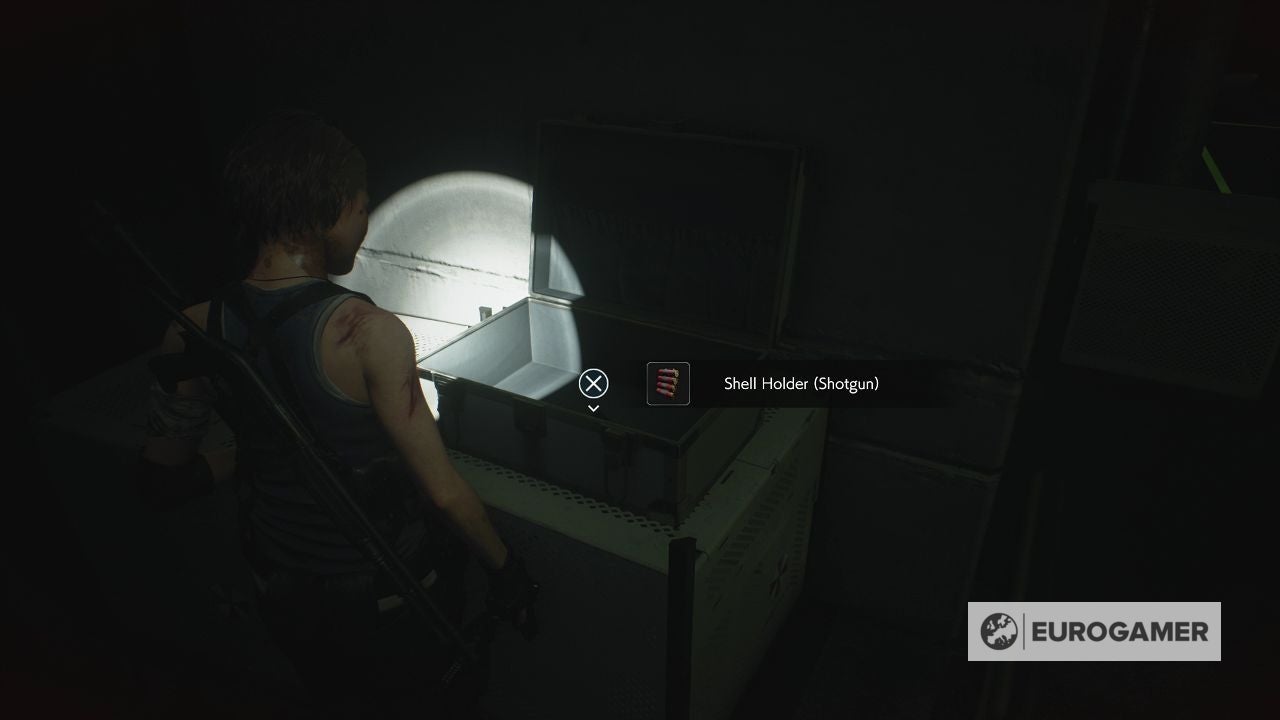Click the red shells pictured in the item thumbnail

[668, 383]
